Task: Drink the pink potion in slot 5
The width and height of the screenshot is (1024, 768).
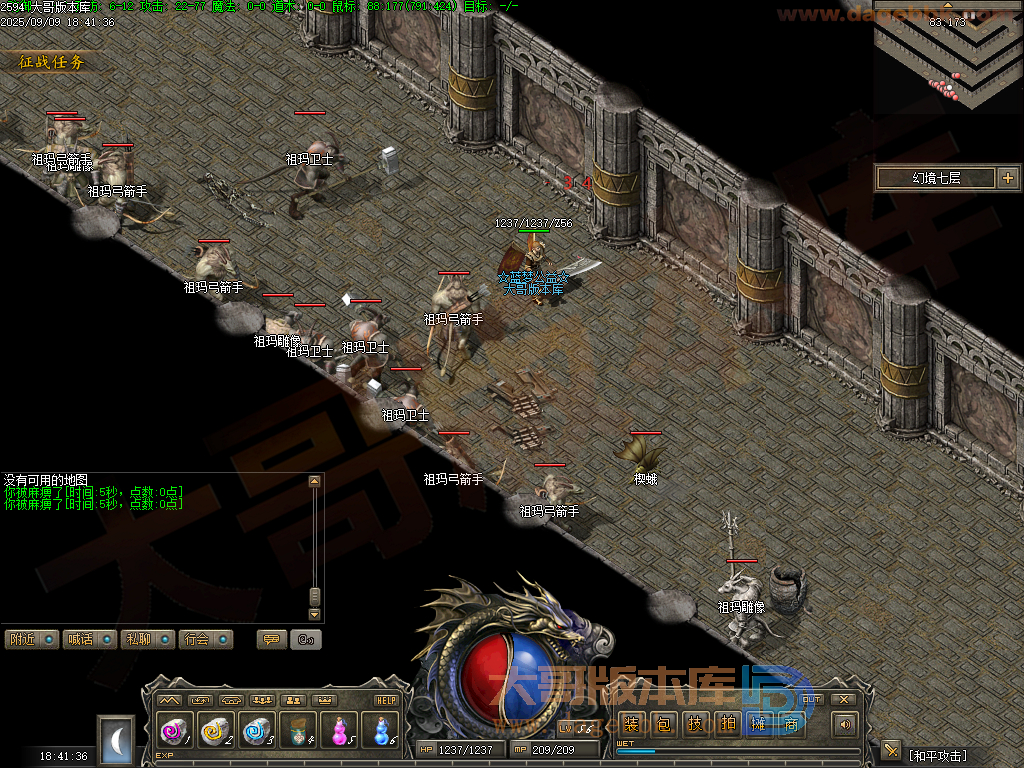Action: pos(339,731)
